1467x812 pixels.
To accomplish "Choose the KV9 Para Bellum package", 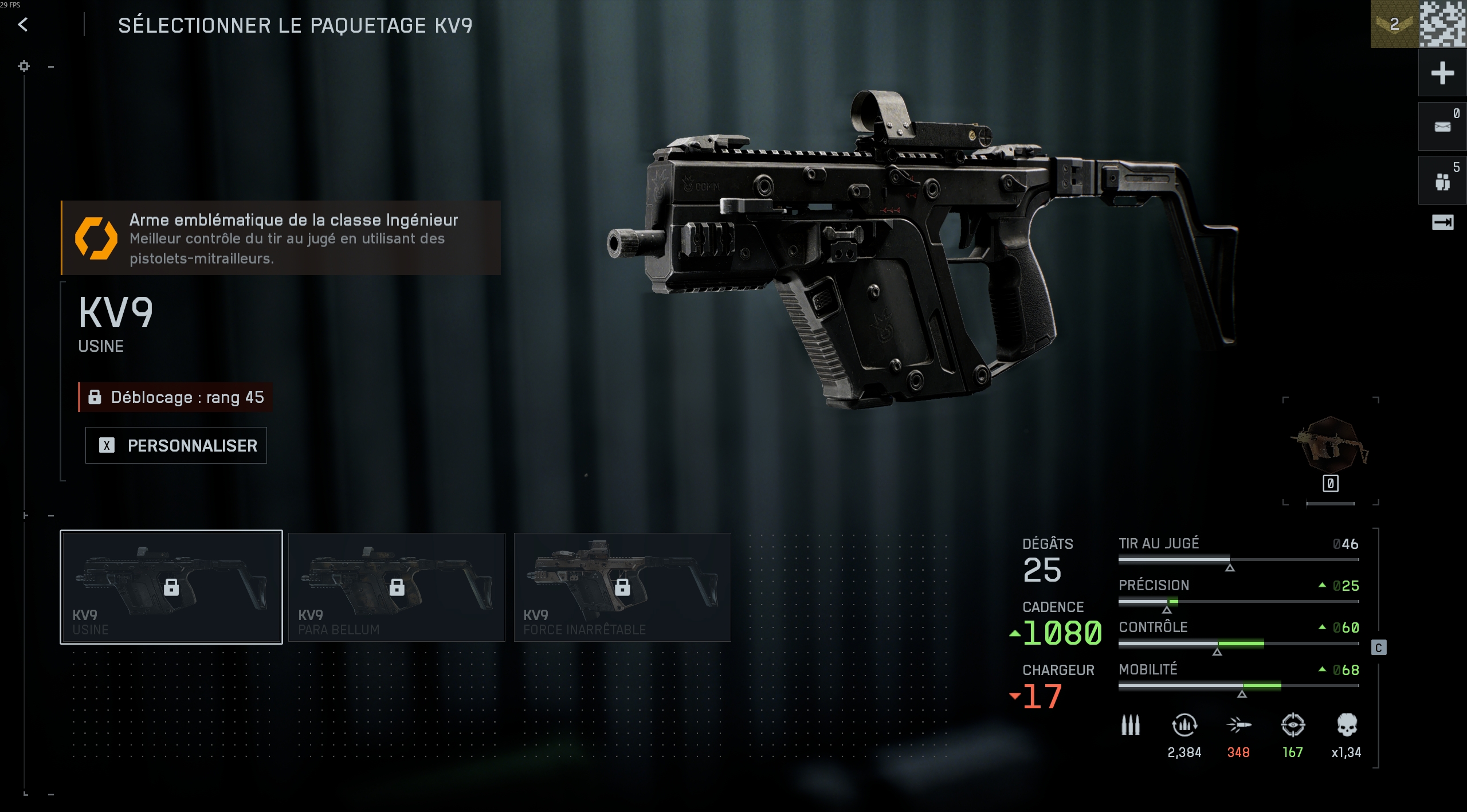I will pyautogui.click(x=397, y=587).
